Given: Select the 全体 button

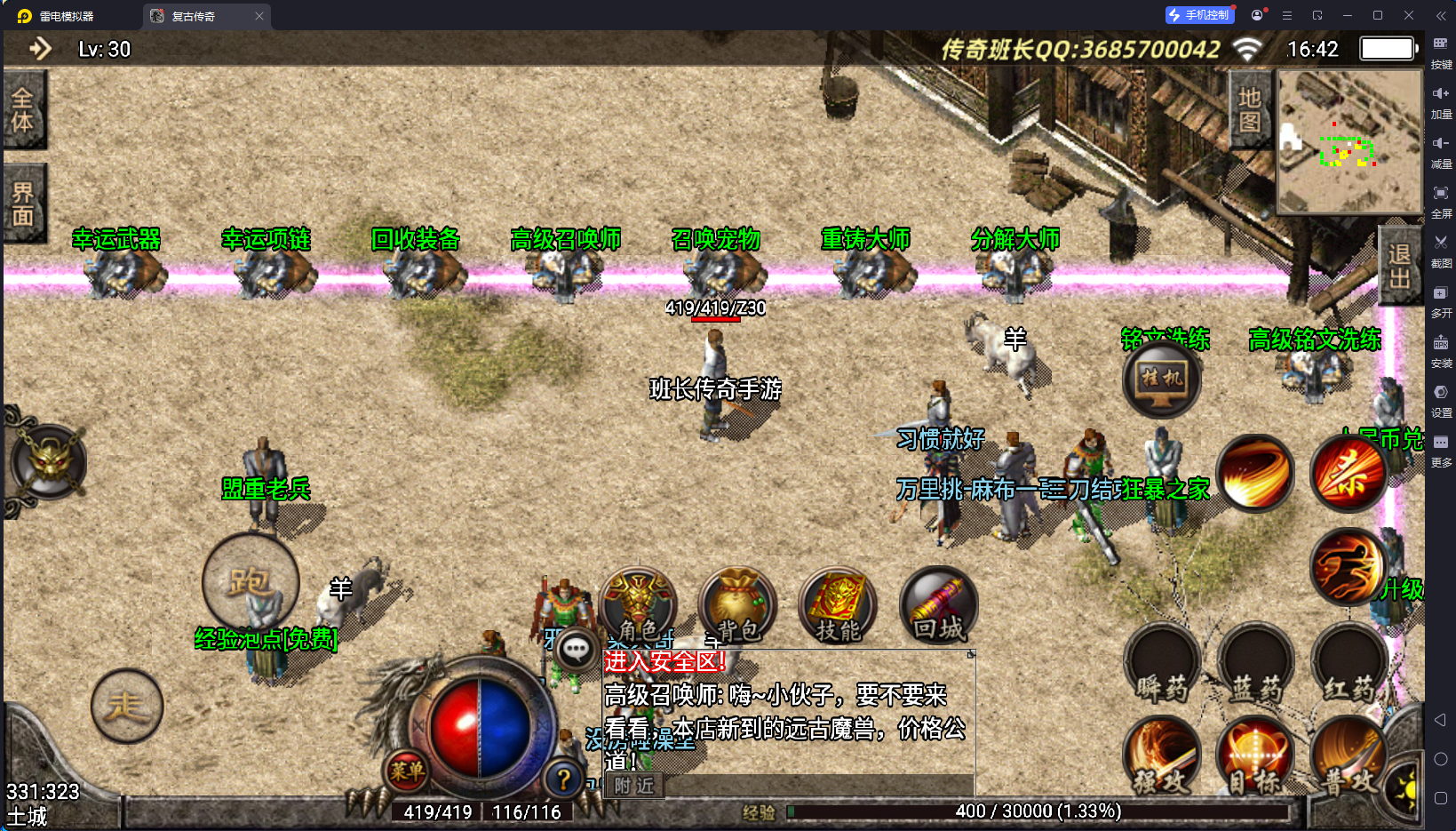Looking at the screenshot, I should 23,109.
